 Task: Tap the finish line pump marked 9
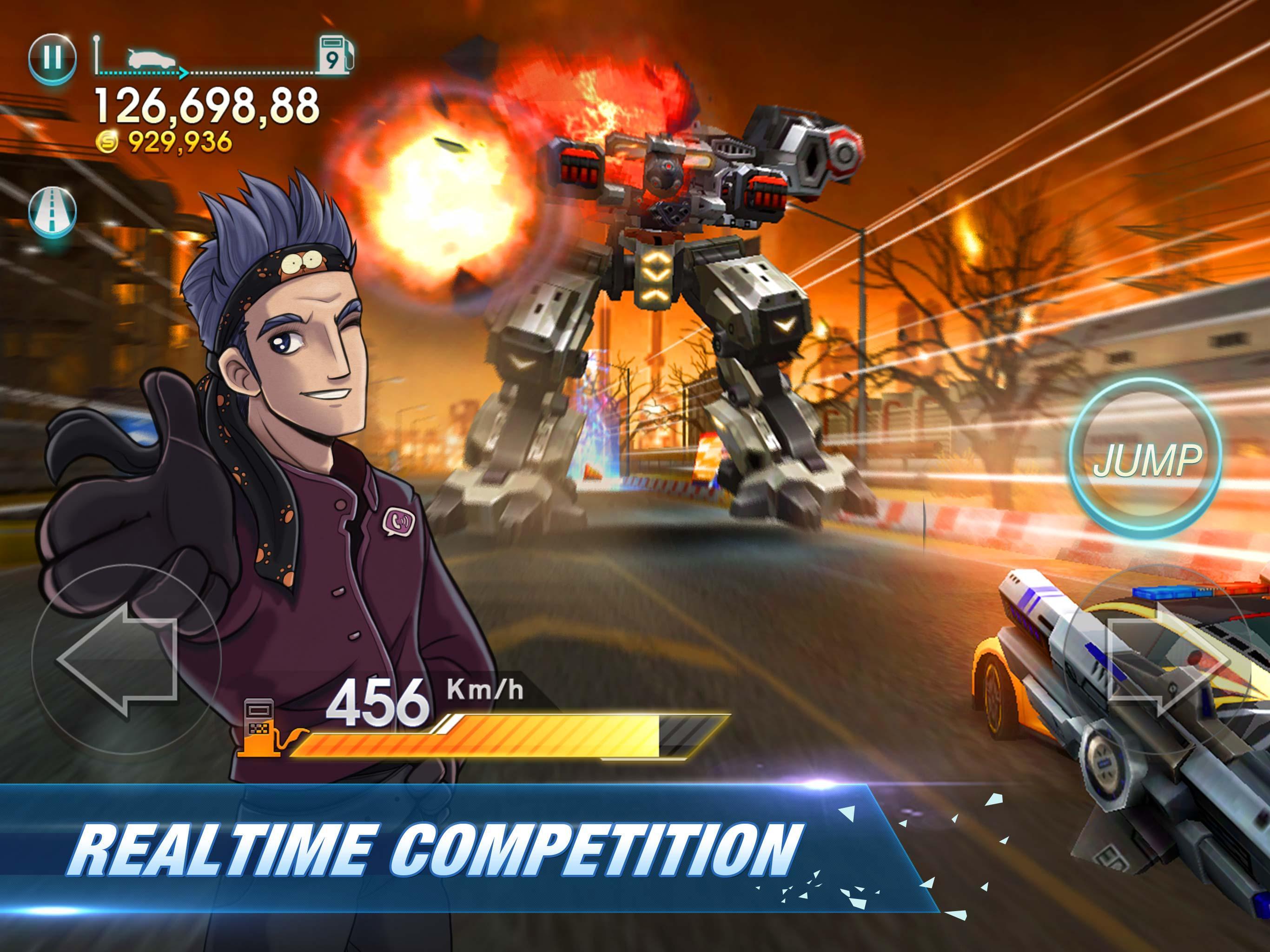(x=336, y=54)
